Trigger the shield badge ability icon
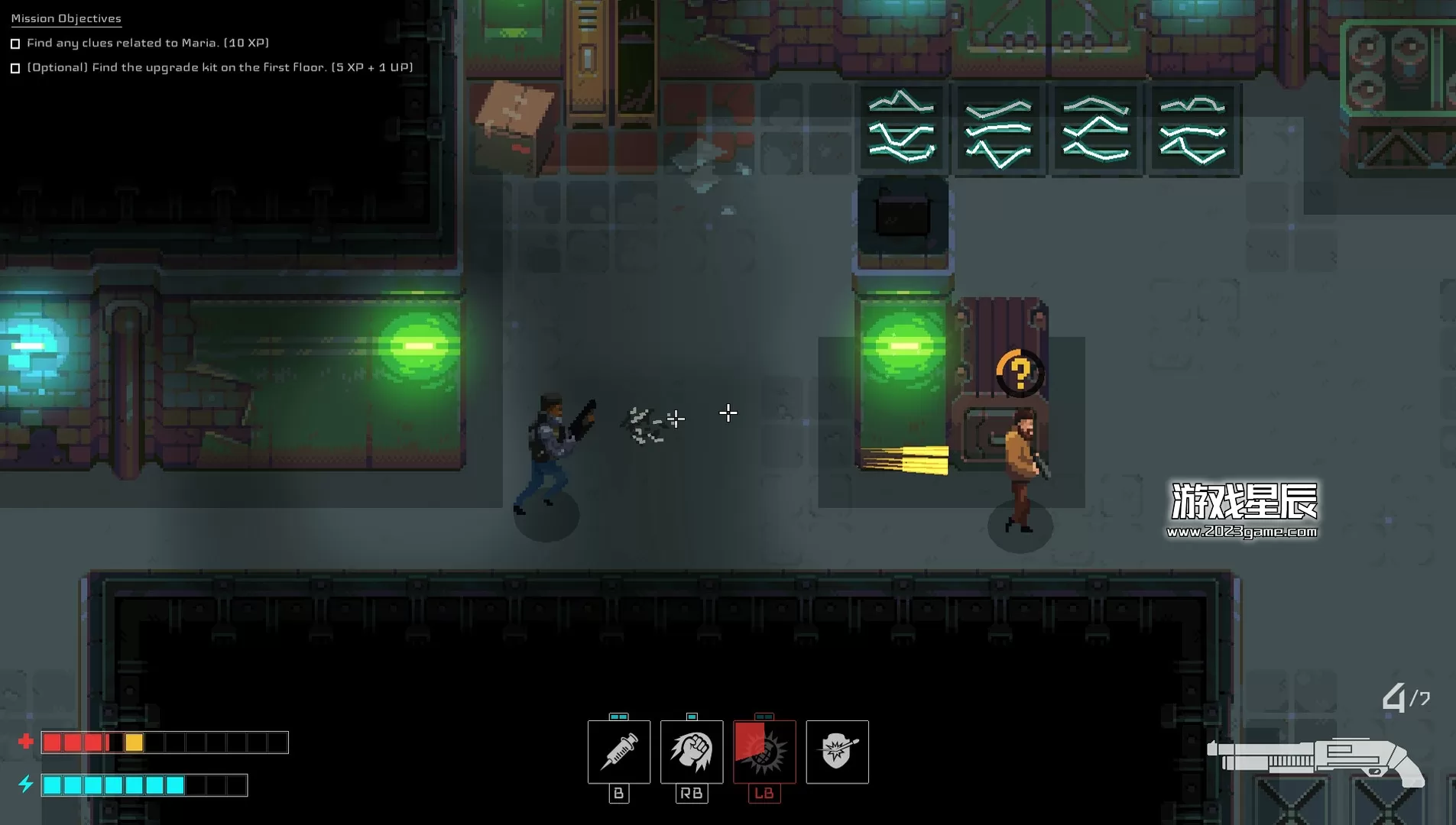 pos(837,752)
